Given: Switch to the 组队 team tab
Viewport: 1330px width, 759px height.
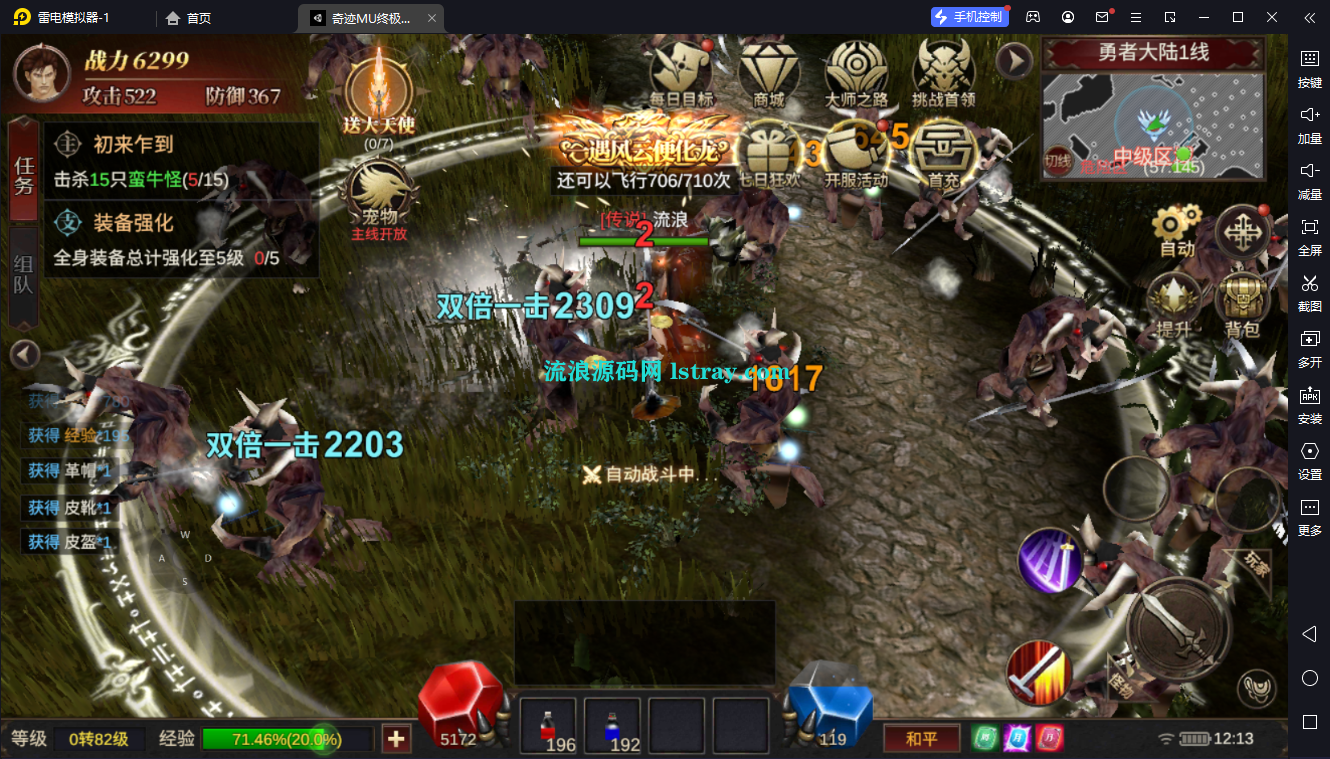Looking at the screenshot, I should click(24, 277).
